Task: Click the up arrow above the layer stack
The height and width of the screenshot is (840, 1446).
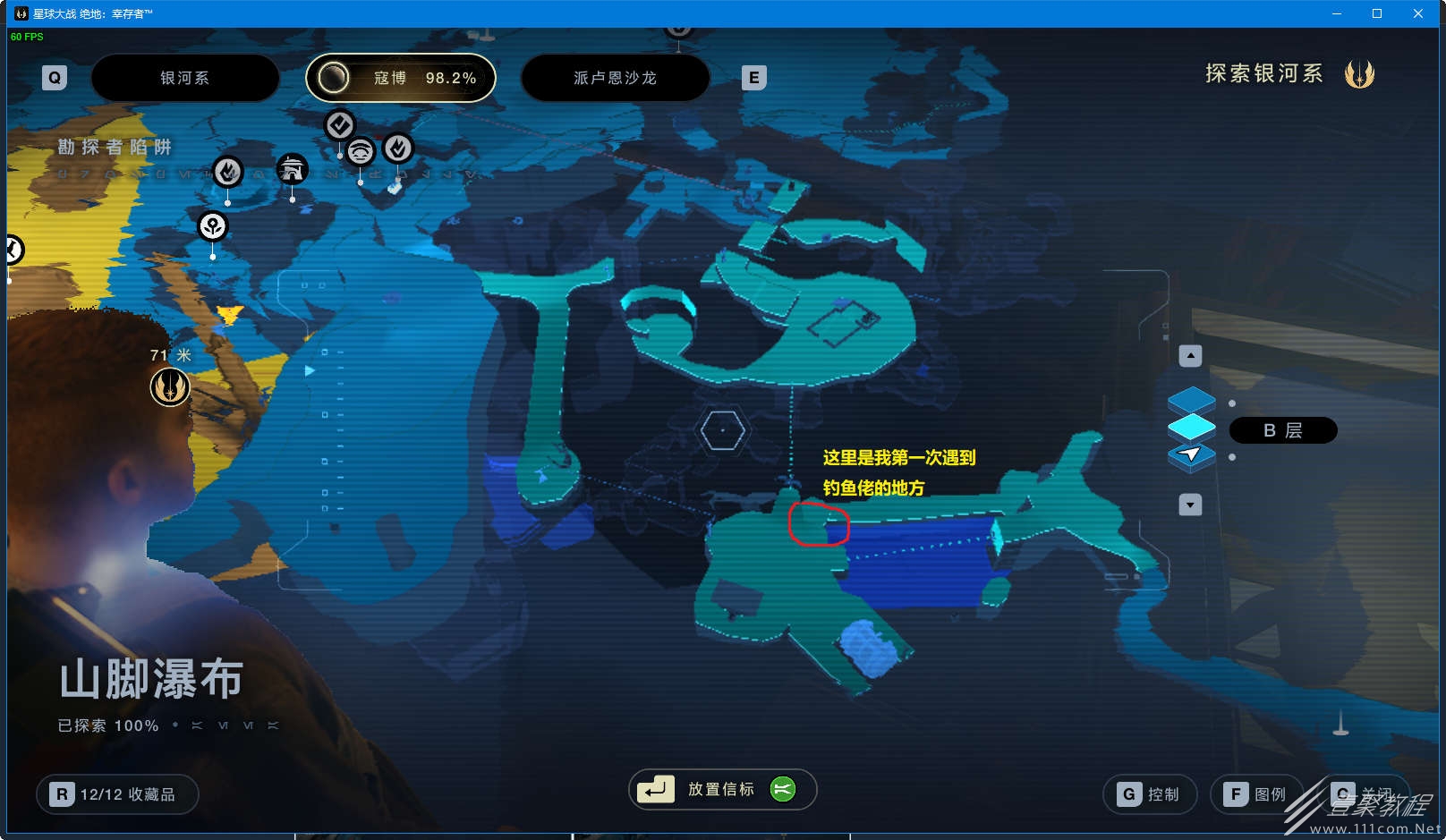Action: click(x=1190, y=356)
